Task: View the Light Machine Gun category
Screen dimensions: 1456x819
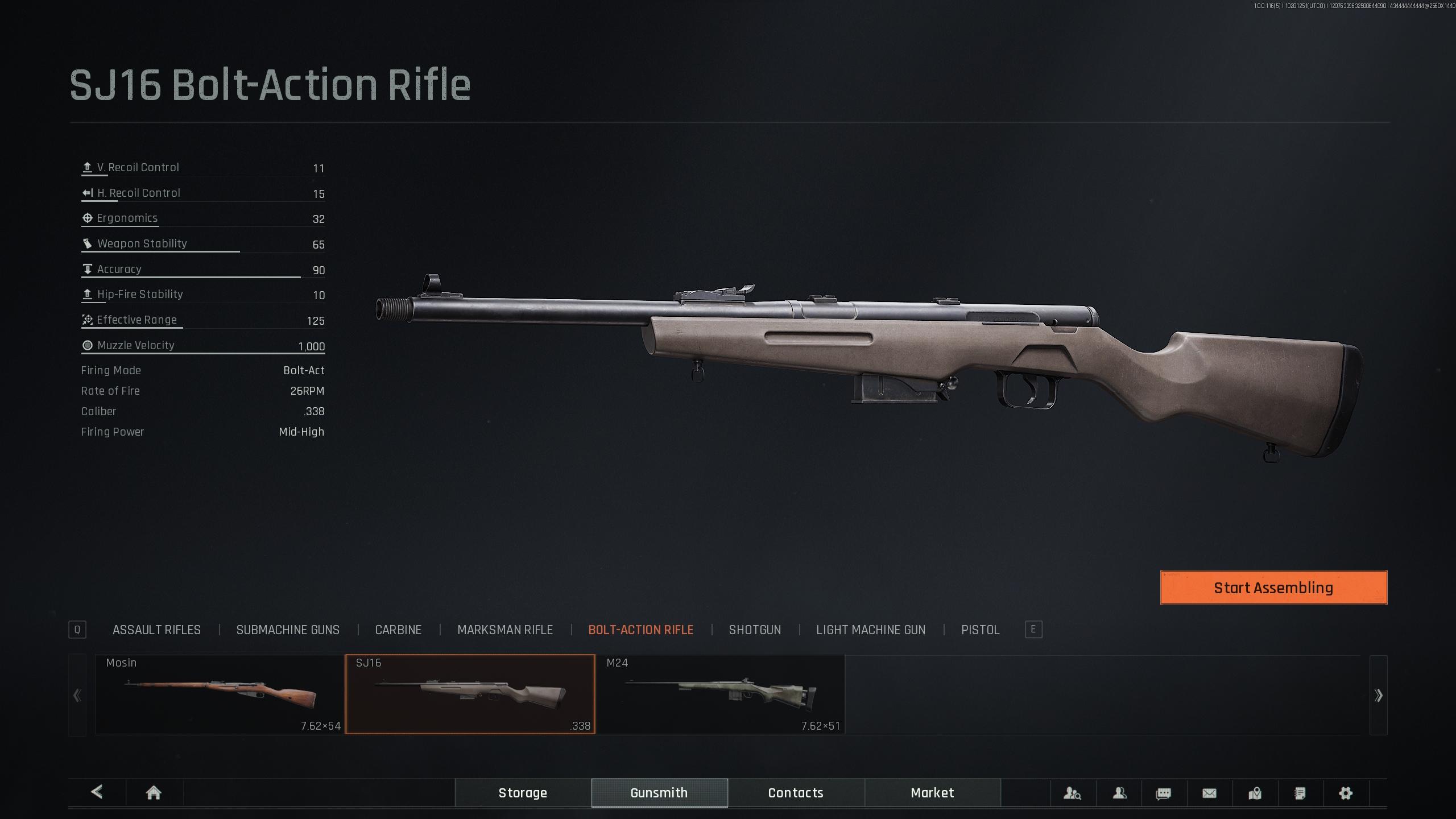Action: [871, 630]
